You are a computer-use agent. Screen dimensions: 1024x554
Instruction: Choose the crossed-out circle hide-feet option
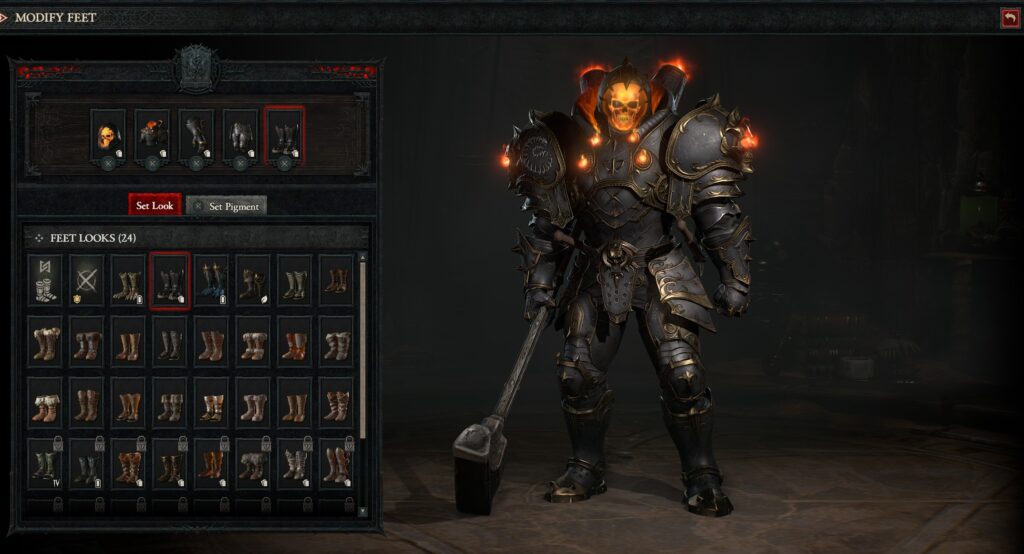tap(86, 279)
